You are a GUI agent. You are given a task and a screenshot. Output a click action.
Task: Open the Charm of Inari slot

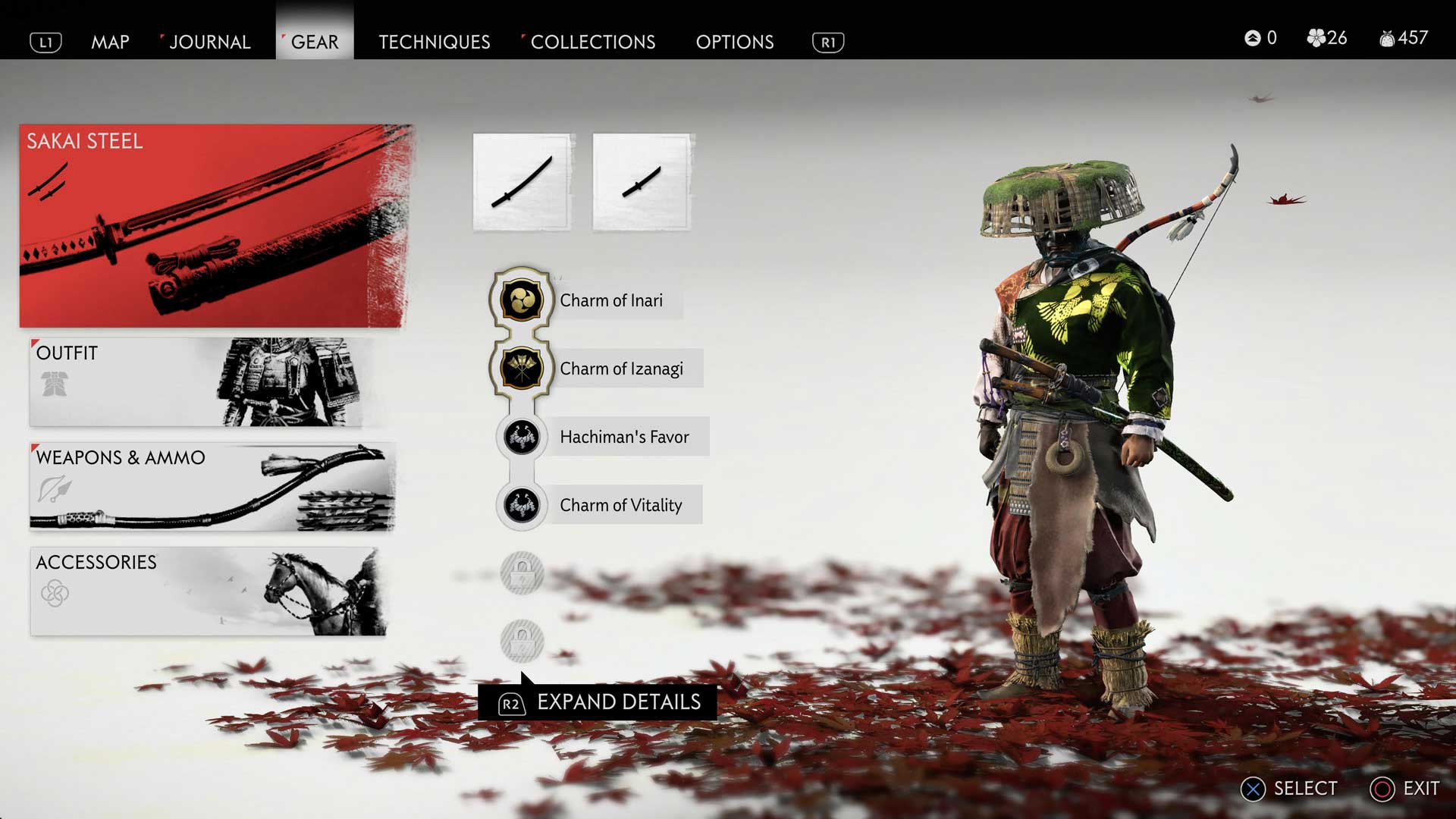(x=521, y=299)
